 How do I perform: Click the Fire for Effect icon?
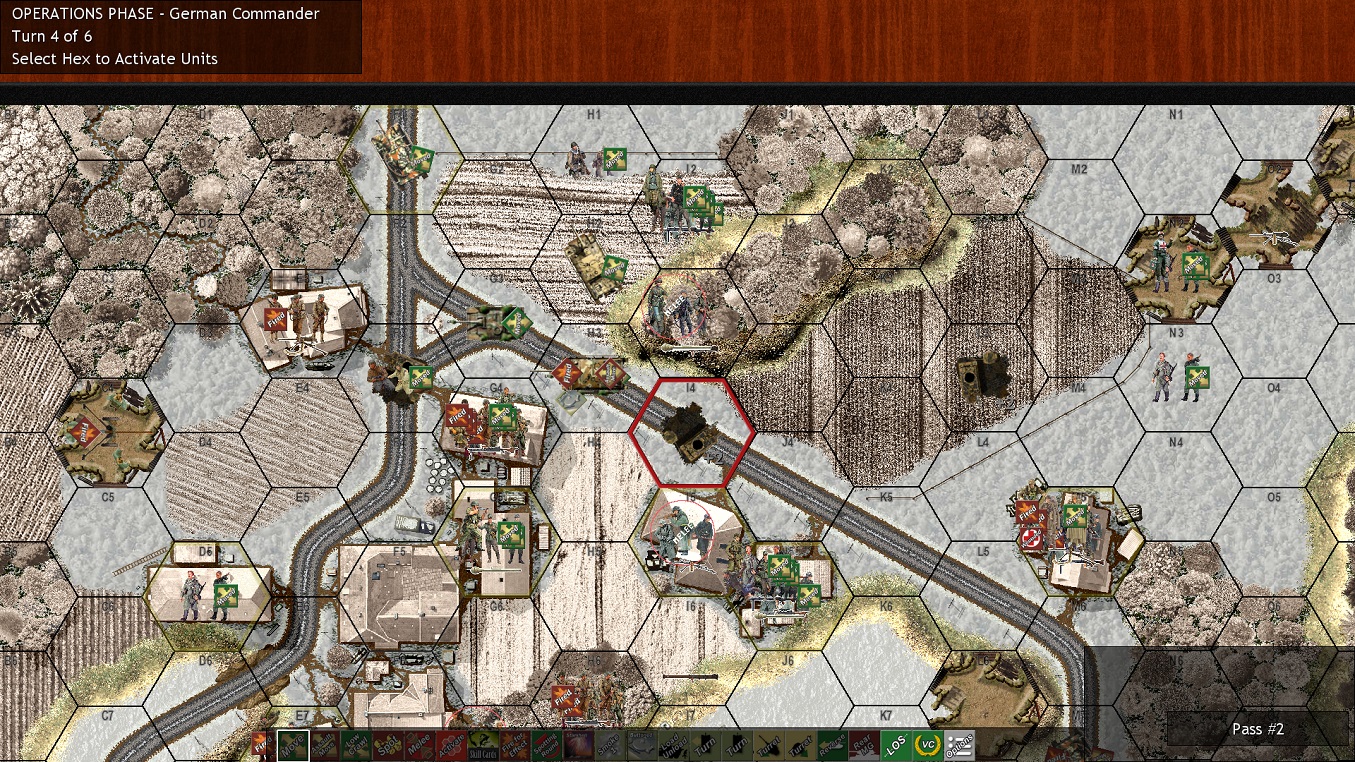(x=514, y=745)
